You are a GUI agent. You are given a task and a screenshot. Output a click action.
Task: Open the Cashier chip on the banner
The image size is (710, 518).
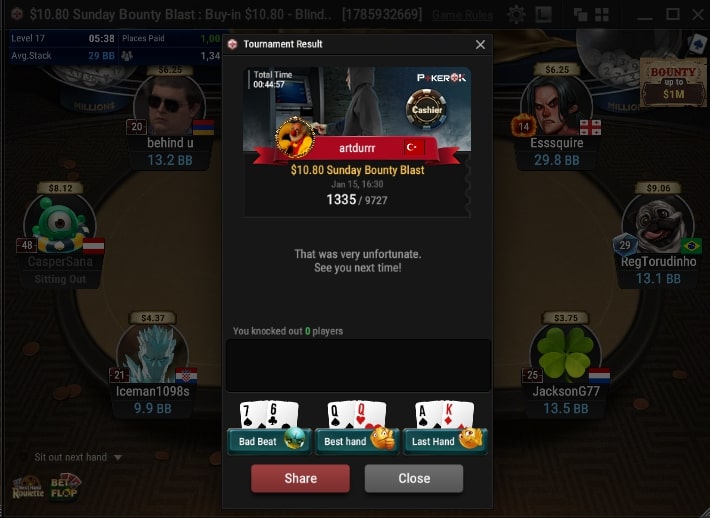point(427,109)
